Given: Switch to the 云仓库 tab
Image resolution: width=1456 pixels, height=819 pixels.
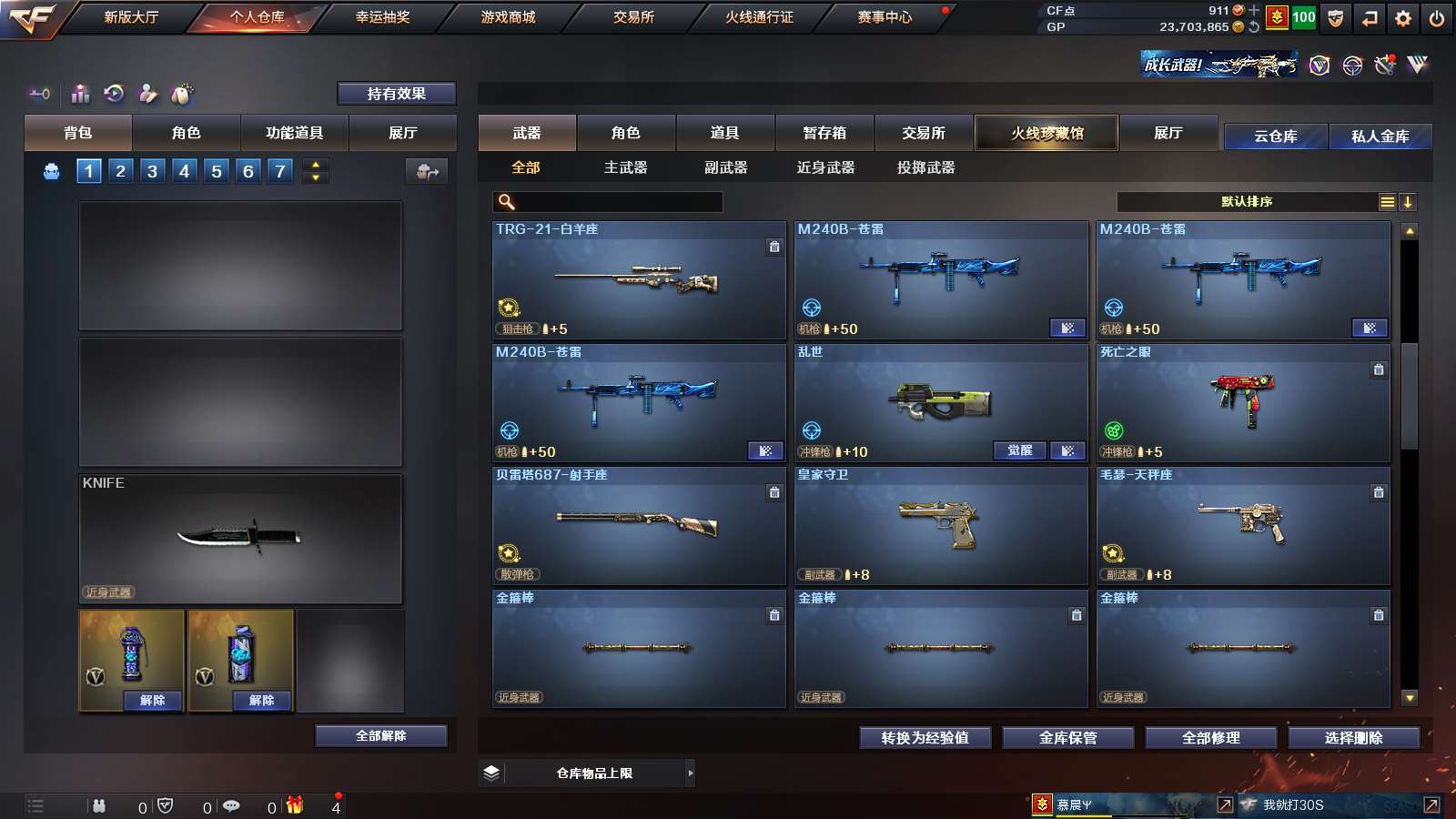Looking at the screenshot, I should [x=1275, y=136].
